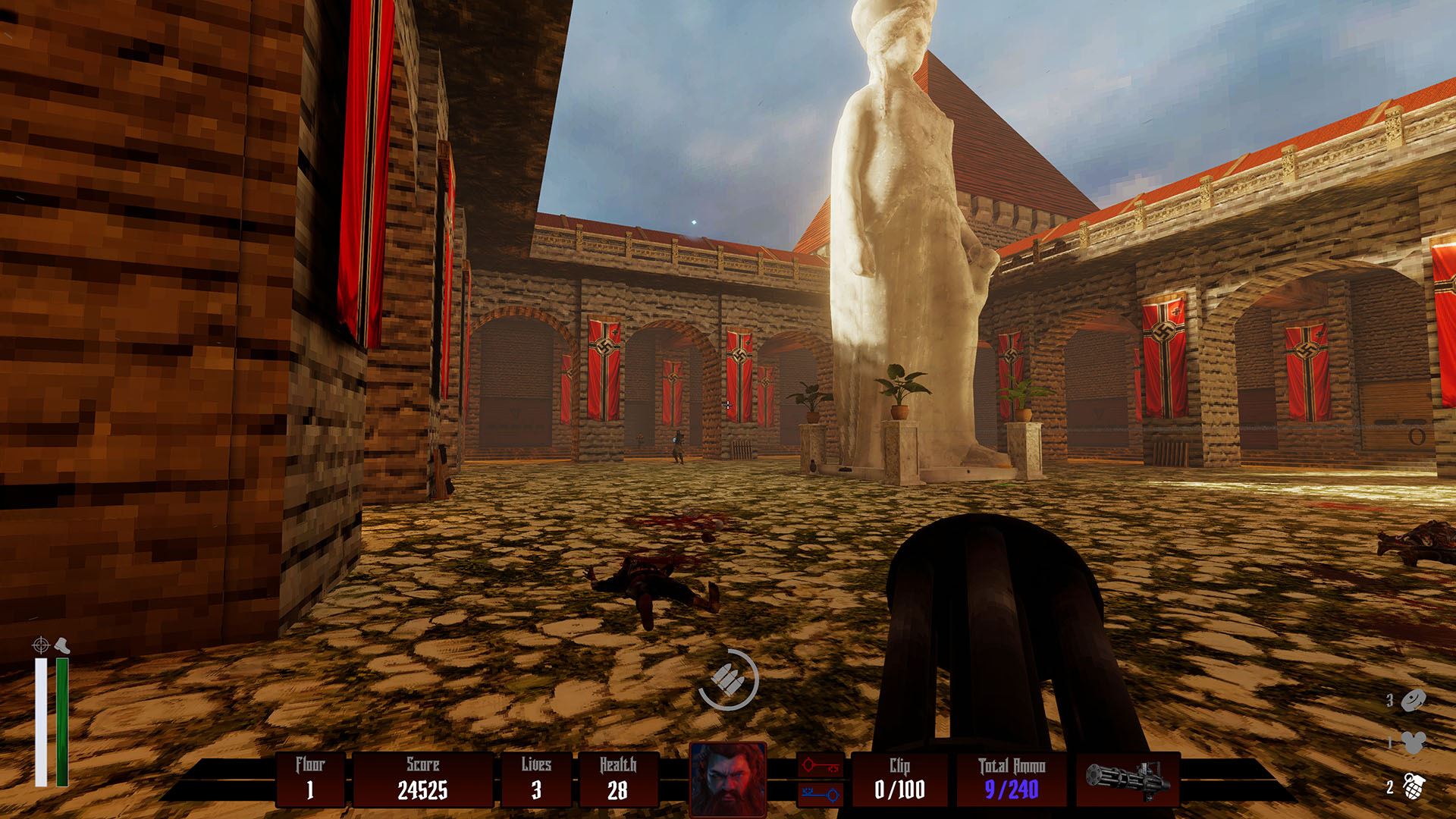
Task: Select the minigun weapon icon
Action: 1128,780
